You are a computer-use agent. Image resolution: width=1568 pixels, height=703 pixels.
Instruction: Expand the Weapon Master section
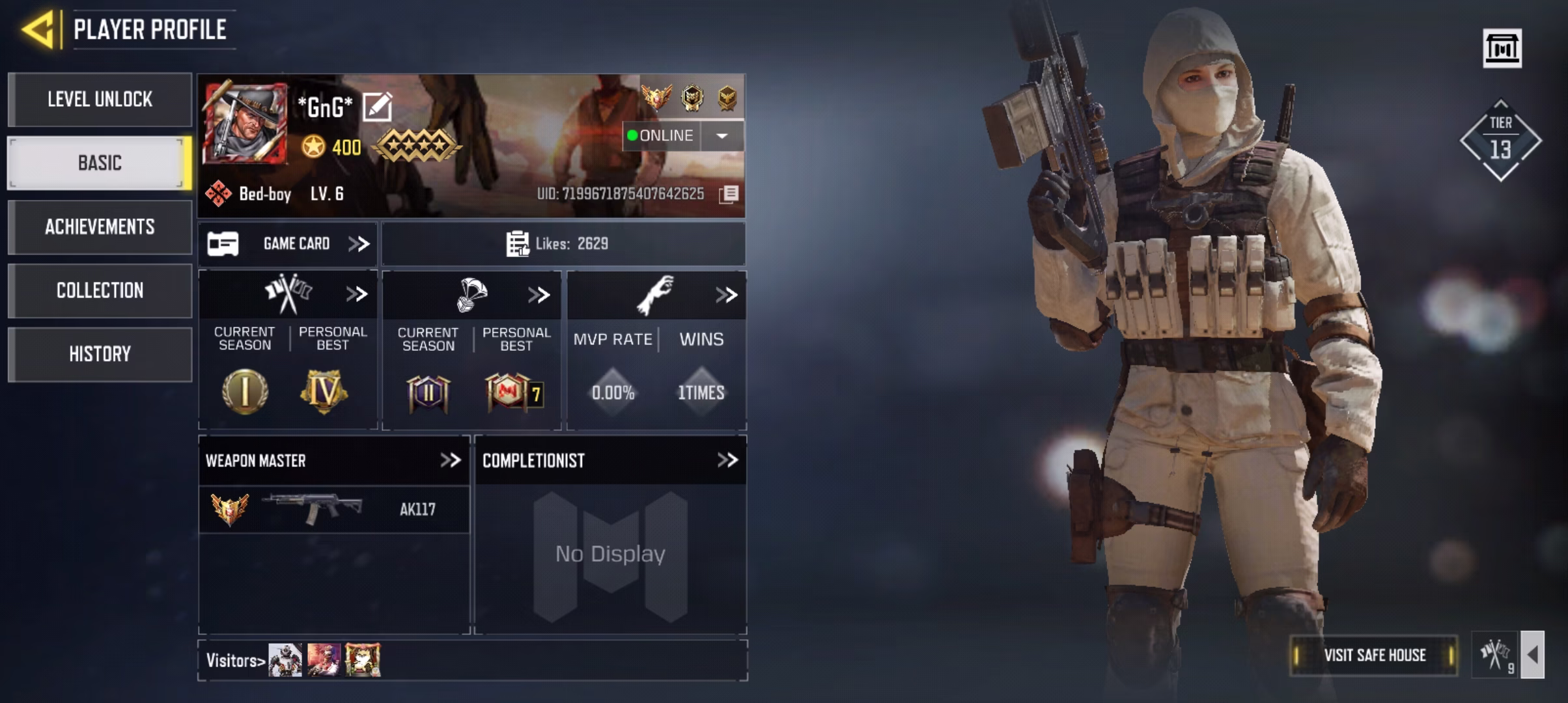[450, 461]
